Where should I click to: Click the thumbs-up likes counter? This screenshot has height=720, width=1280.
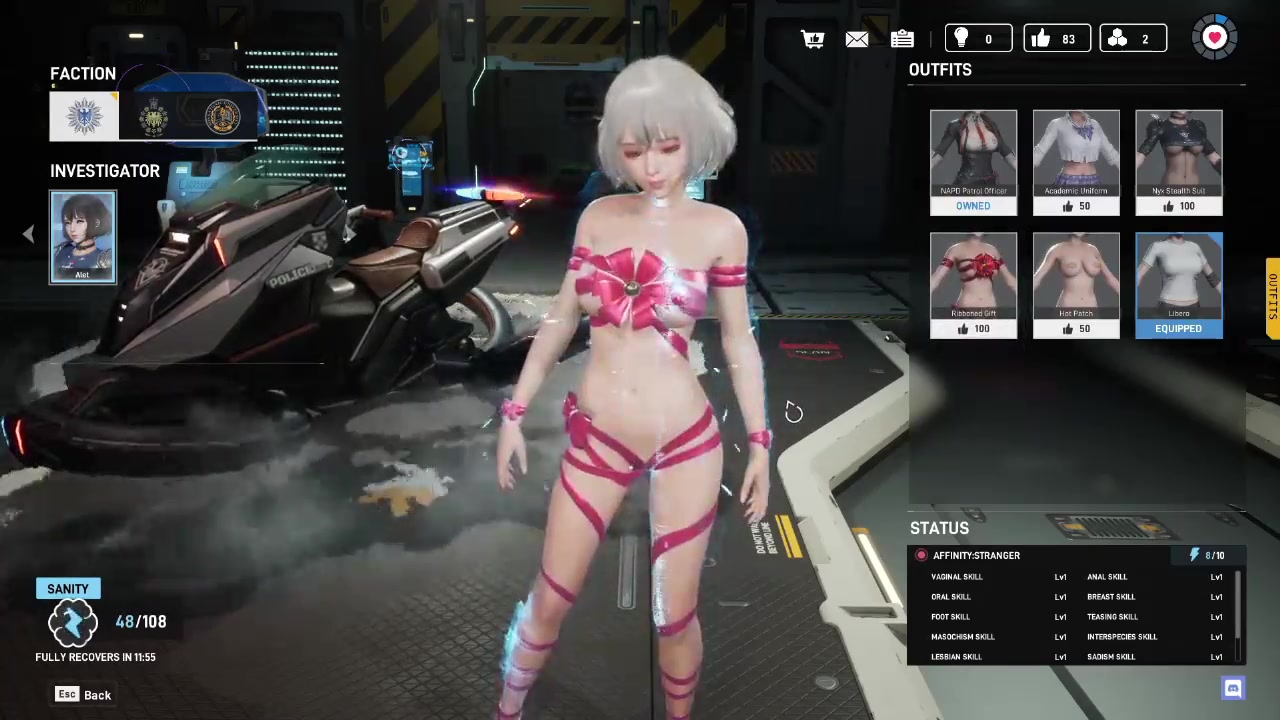[1056, 39]
